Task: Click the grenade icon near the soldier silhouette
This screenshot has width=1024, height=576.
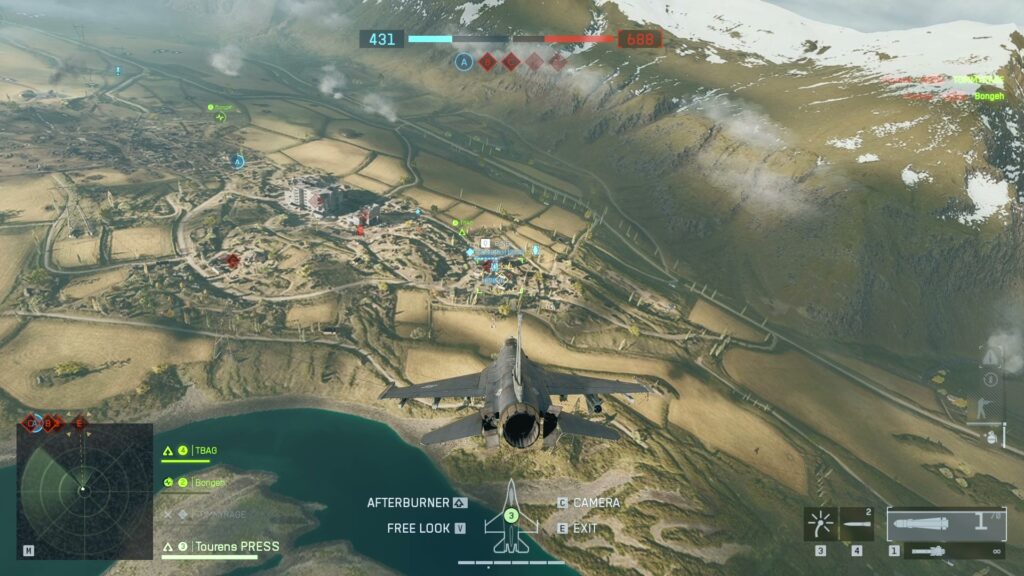Action: coord(992,437)
